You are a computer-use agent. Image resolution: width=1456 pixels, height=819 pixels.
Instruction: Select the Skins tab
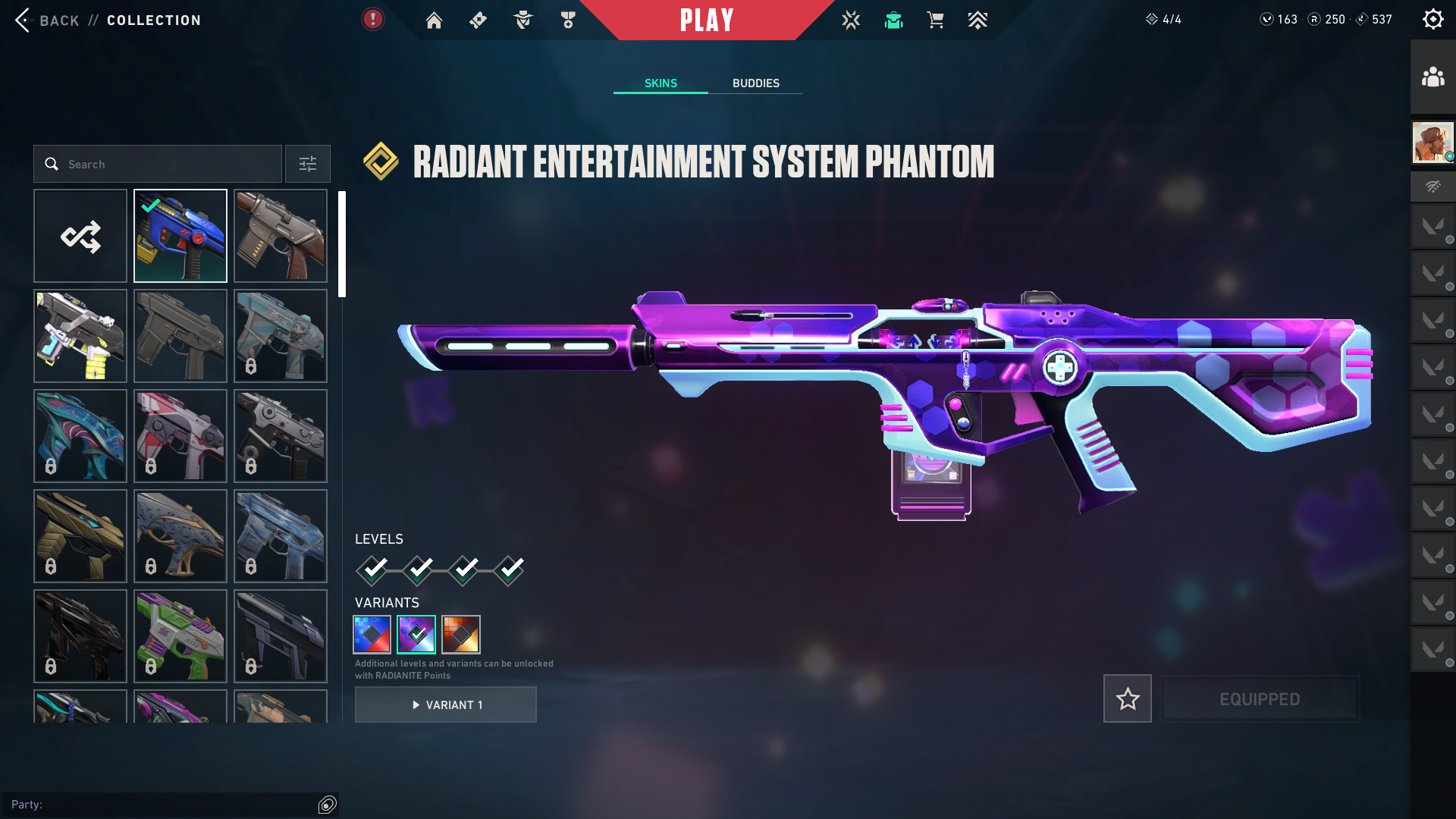coord(661,83)
